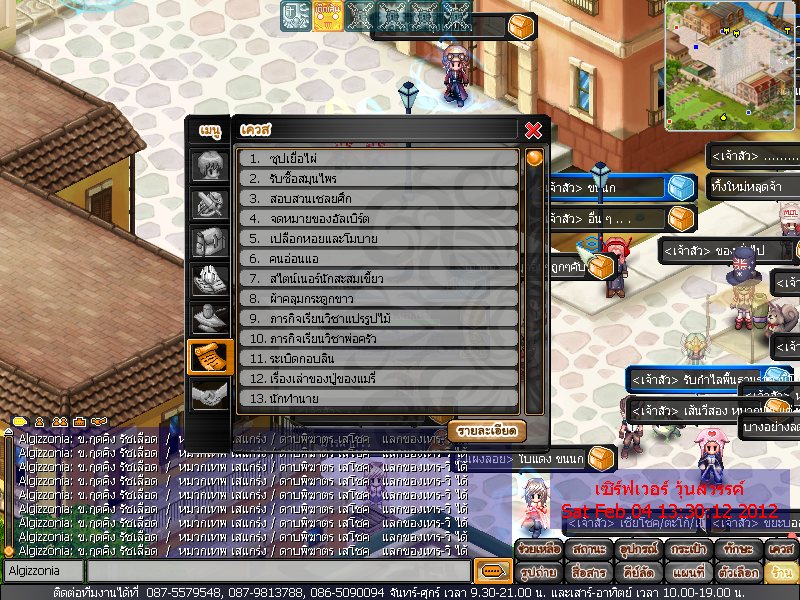Close the quest window with the red X
This screenshot has height=600, width=800.
[533, 130]
